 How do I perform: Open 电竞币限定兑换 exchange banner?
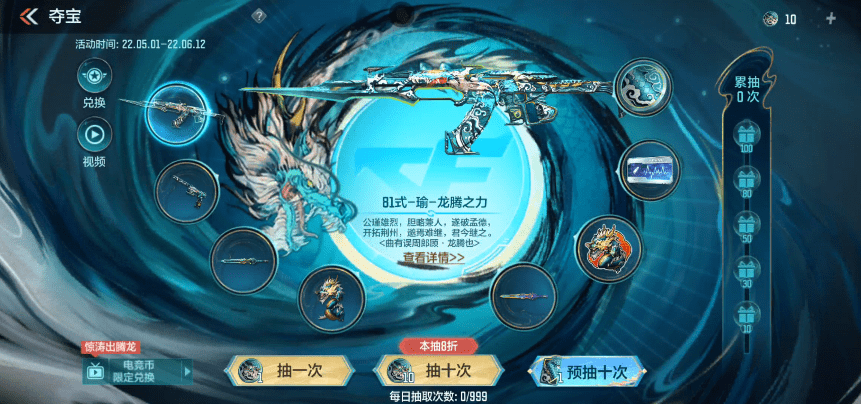click(138, 371)
